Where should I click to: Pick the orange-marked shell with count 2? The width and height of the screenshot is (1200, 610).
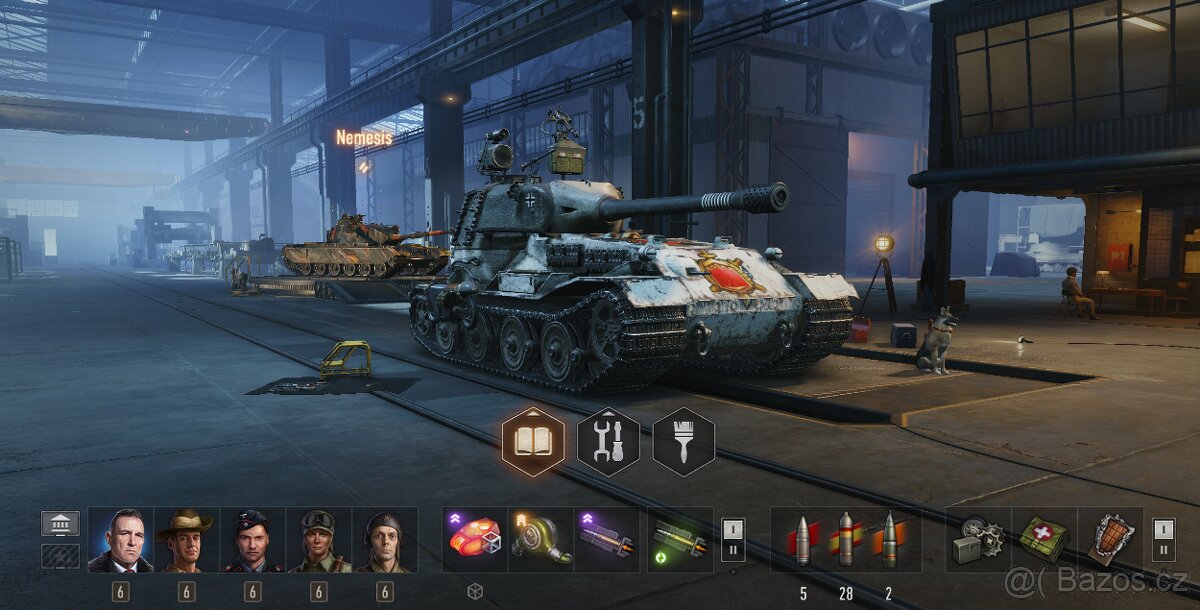coord(888,540)
